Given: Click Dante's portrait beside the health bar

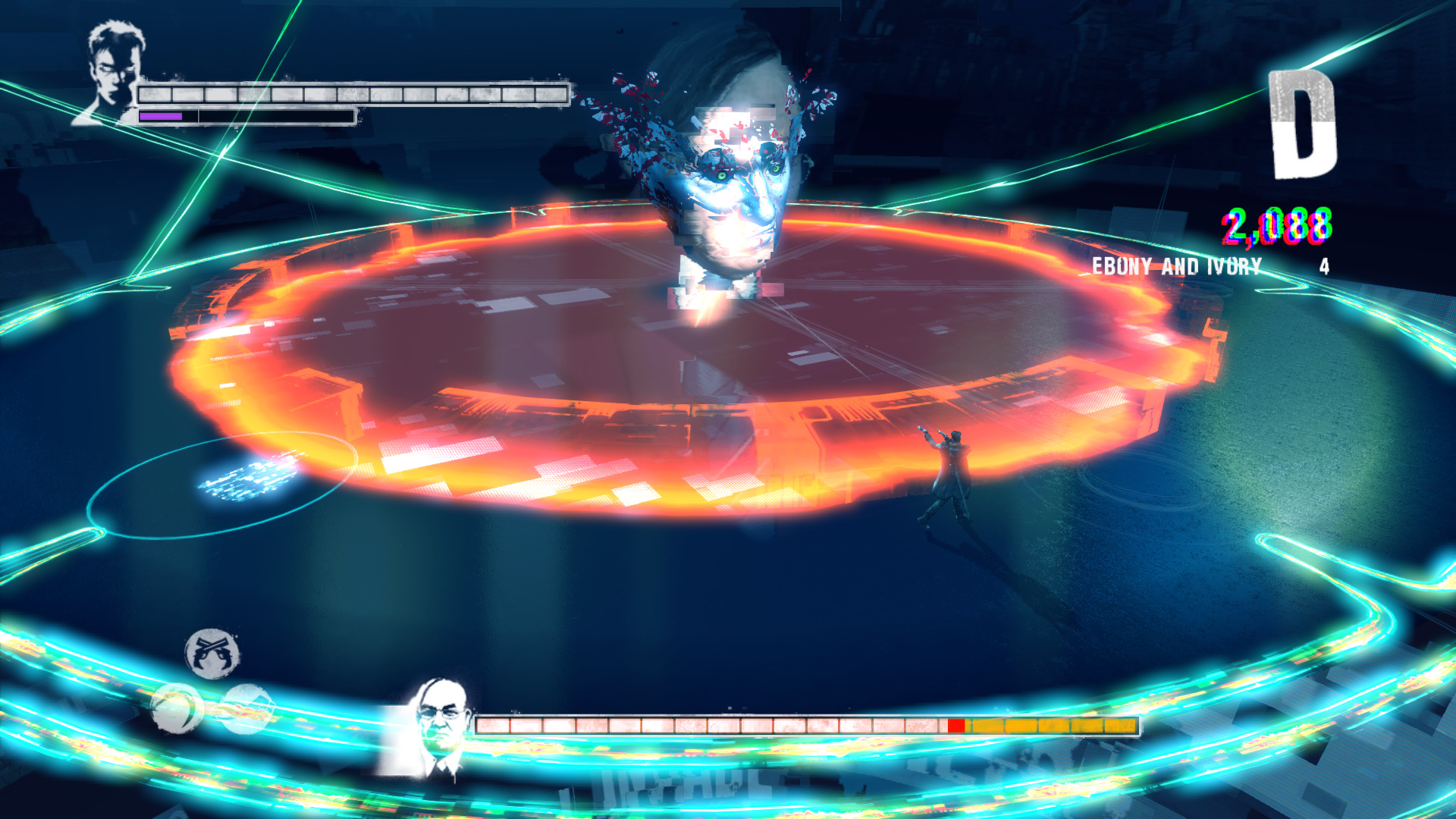Looking at the screenshot, I should pyautogui.click(x=112, y=74).
